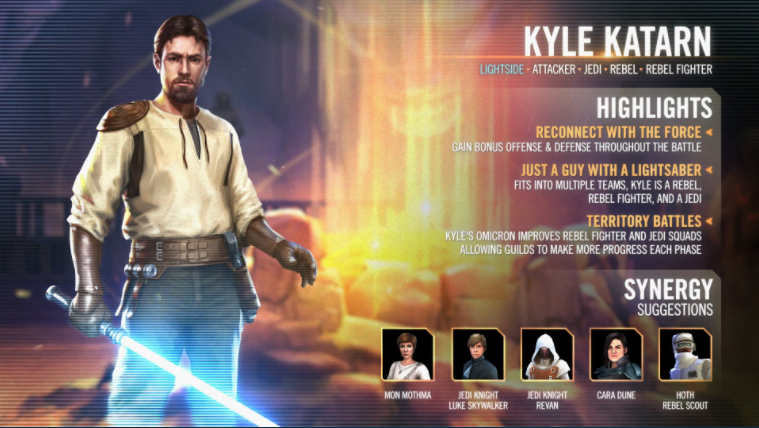Image resolution: width=759 pixels, height=428 pixels.
Task: Select the Mon Mothma synergy portrait
Action: click(407, 354)
